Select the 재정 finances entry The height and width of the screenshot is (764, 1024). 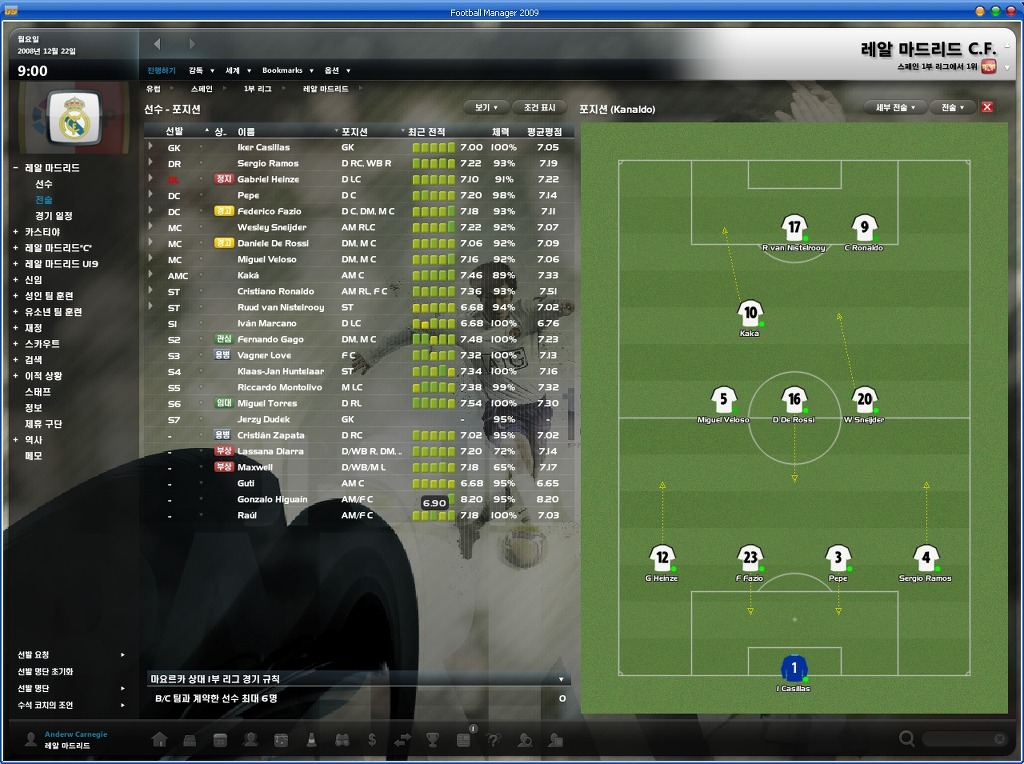(x=34, y=328)
